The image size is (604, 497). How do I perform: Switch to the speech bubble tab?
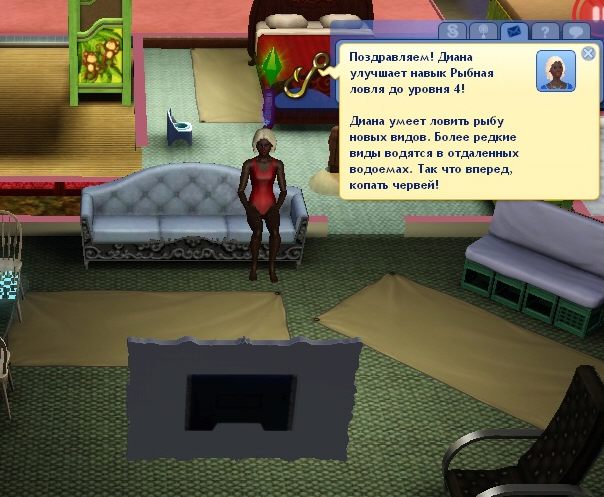(x=575, y=32)
